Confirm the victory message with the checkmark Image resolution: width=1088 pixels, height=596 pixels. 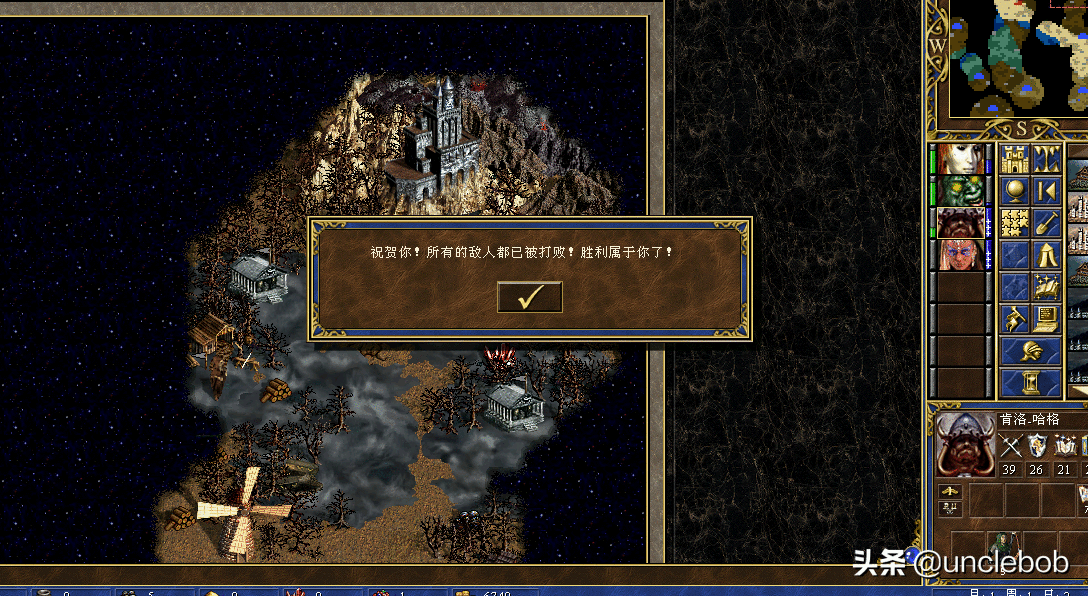530,297
